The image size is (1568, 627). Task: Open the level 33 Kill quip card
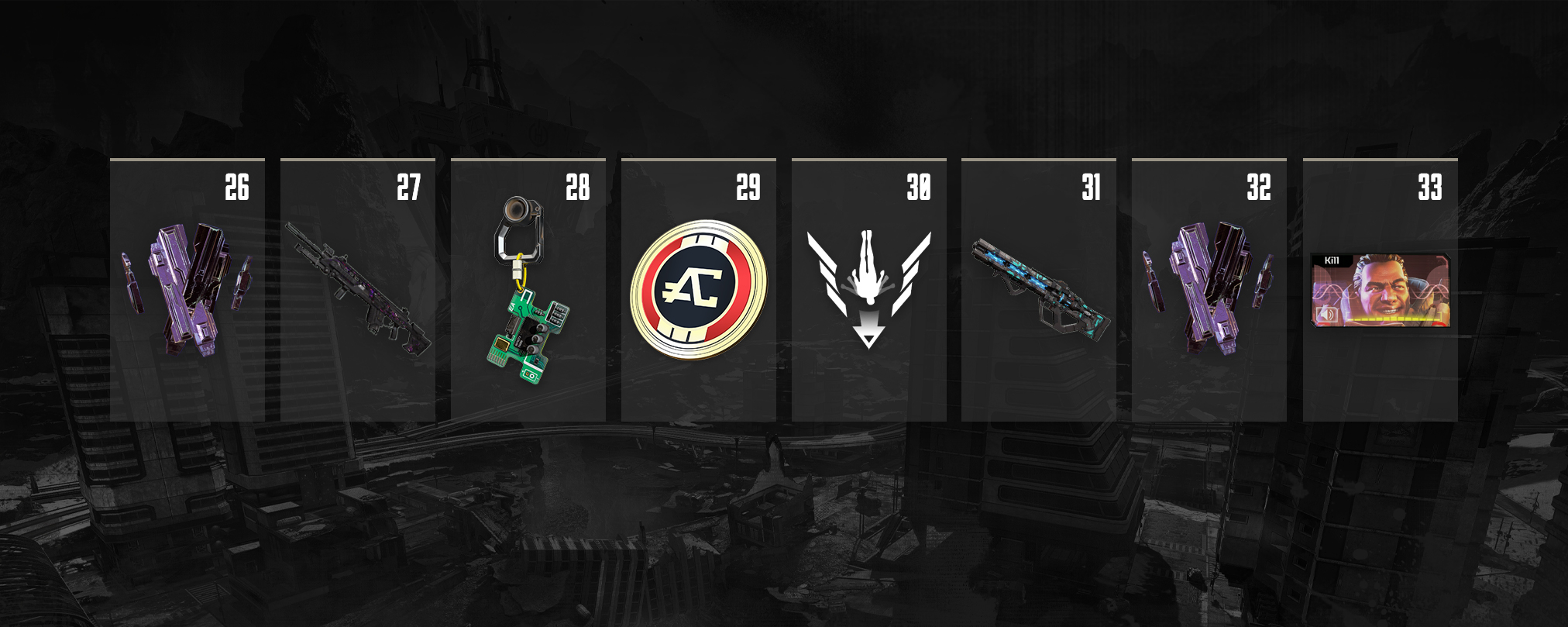click(x=1380, y=289)
